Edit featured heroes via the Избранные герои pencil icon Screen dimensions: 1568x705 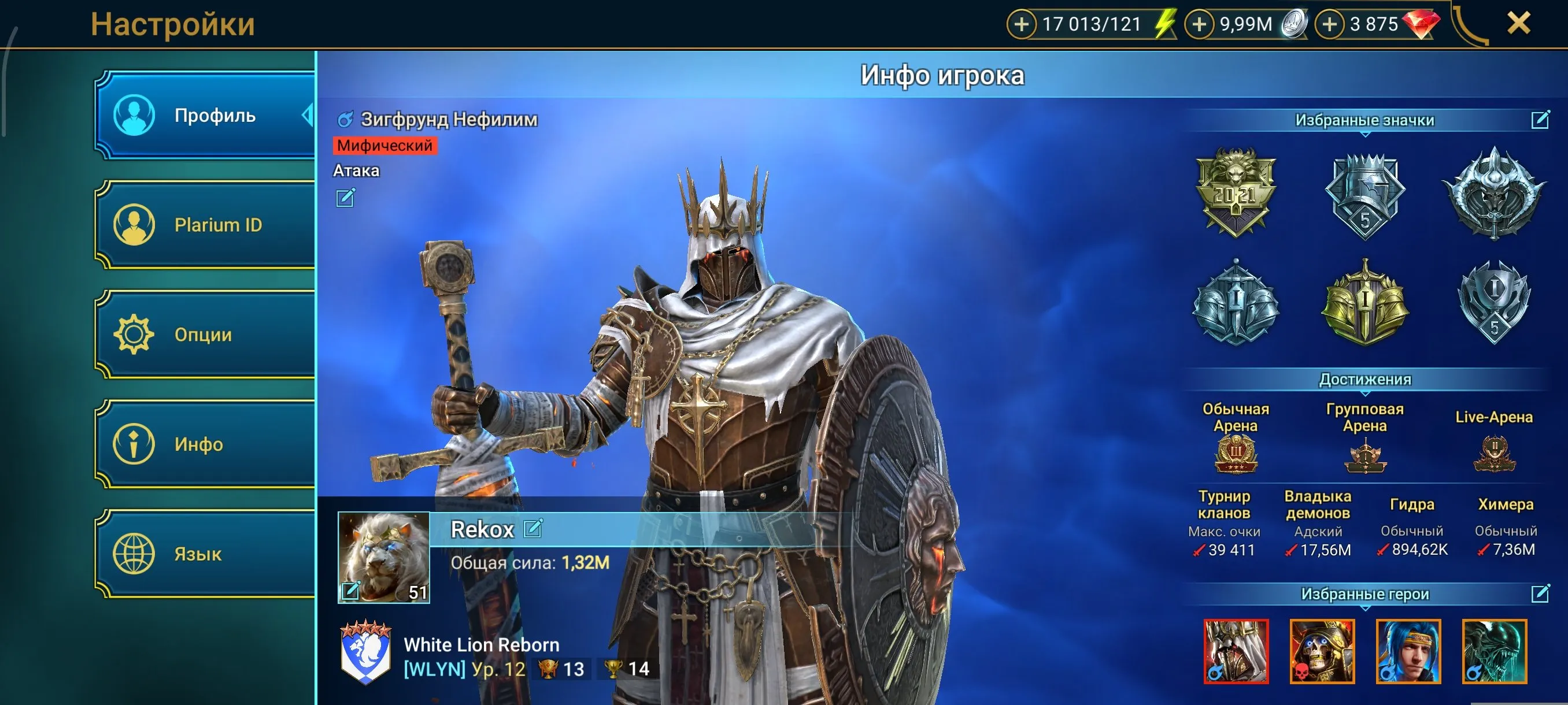click(1541, 593)
